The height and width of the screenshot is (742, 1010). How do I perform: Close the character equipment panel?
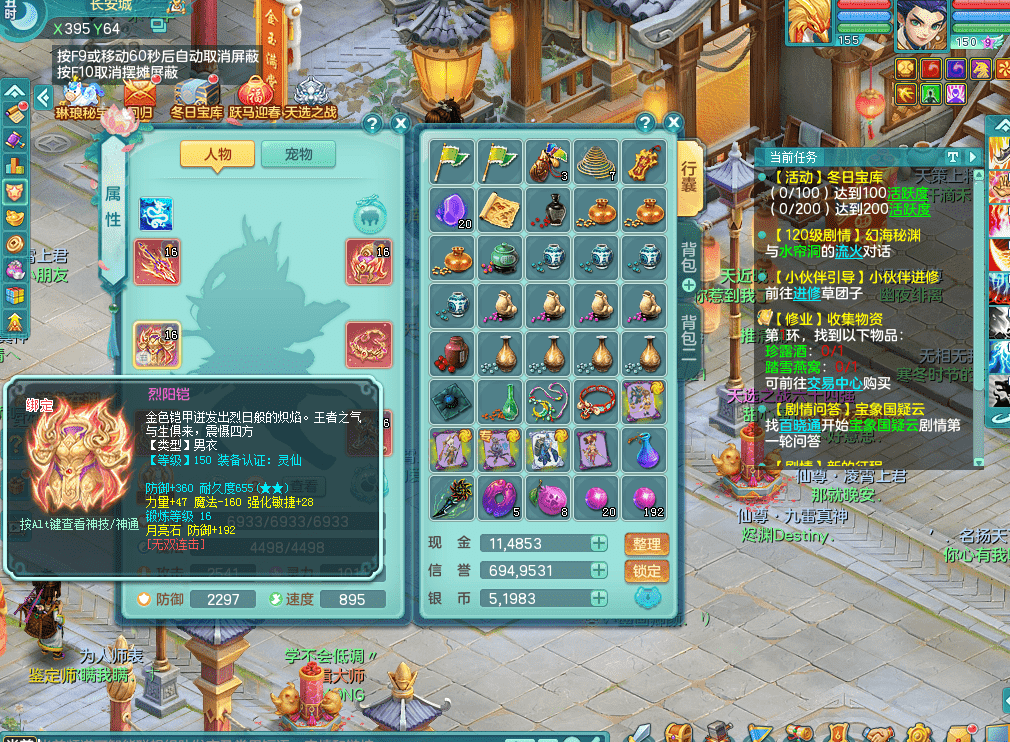click(400, 123)
